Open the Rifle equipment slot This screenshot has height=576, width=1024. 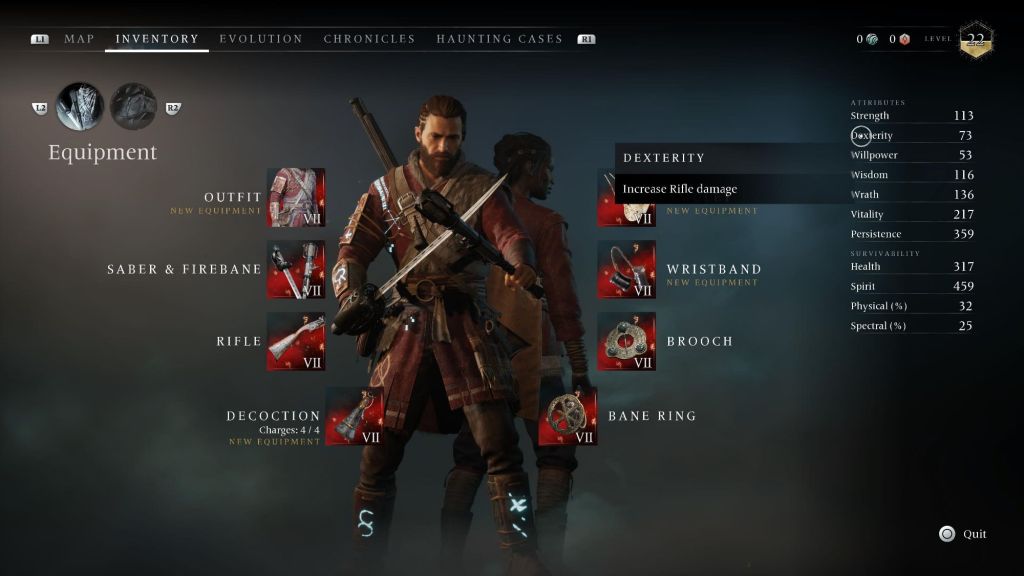point(296,342)
